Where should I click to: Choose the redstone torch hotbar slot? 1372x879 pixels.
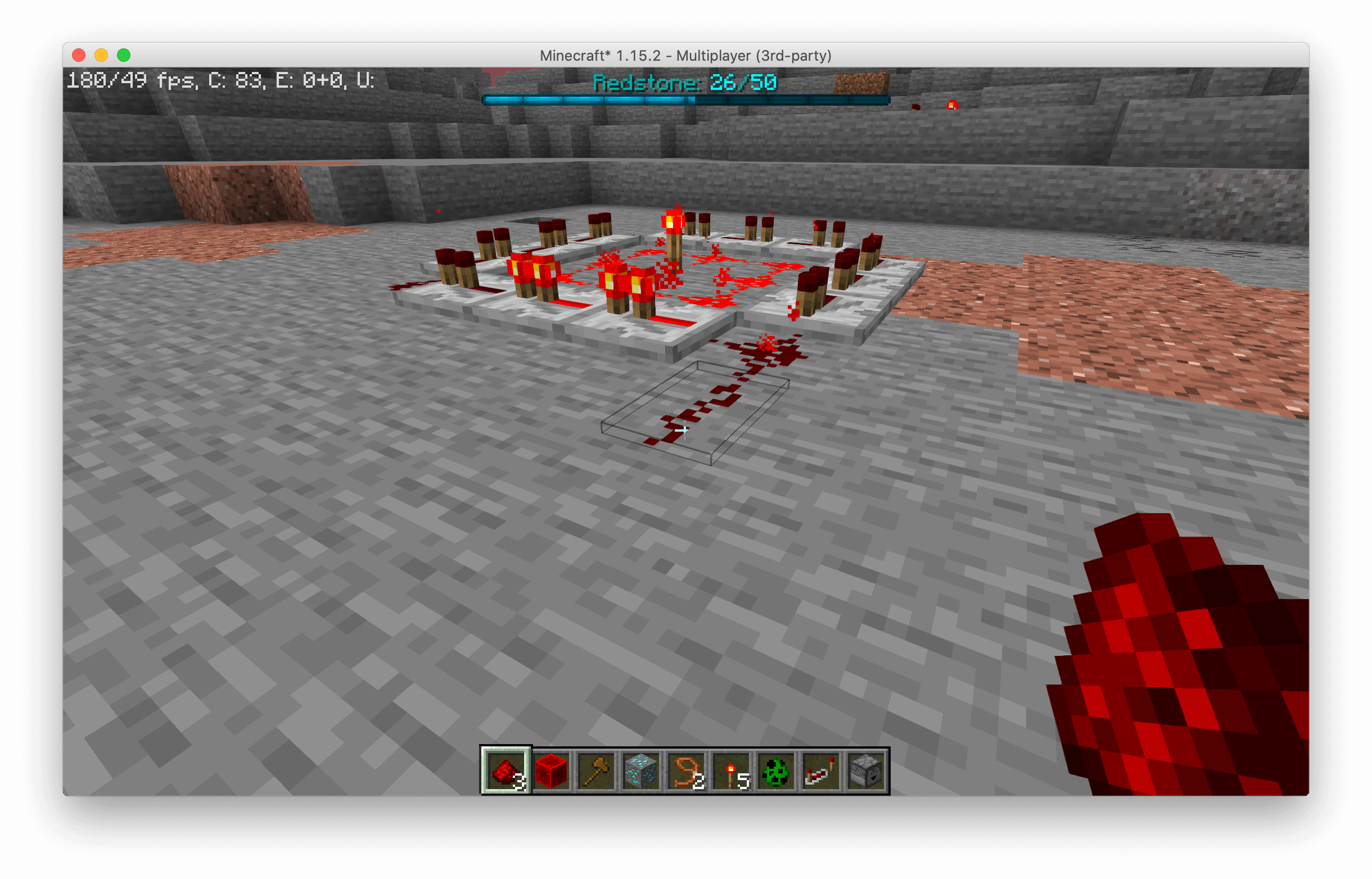pos(732,771)
